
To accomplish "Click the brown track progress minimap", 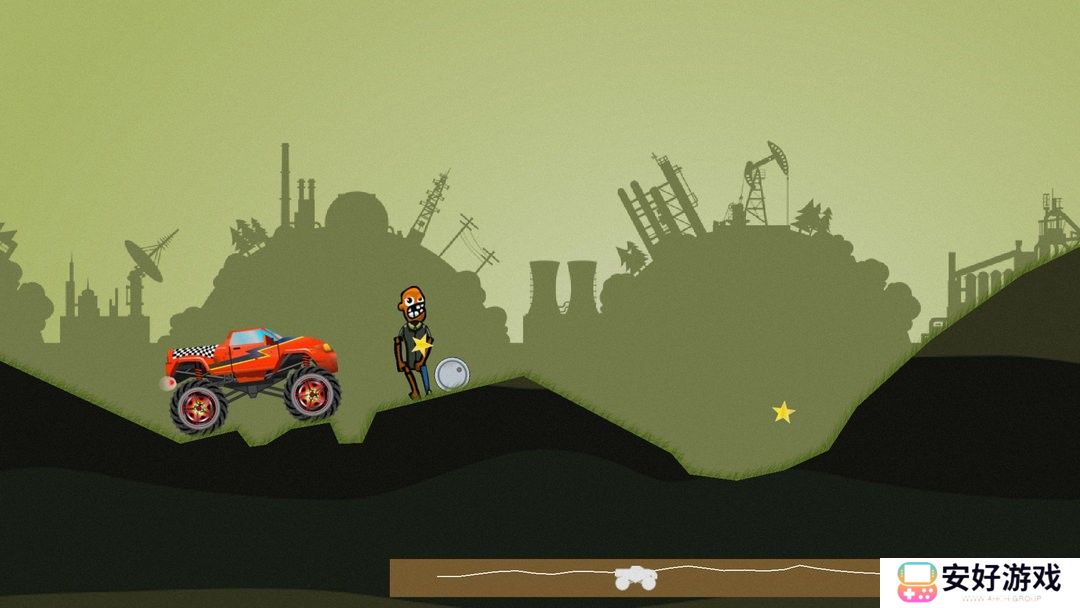I will click(634, 577).
